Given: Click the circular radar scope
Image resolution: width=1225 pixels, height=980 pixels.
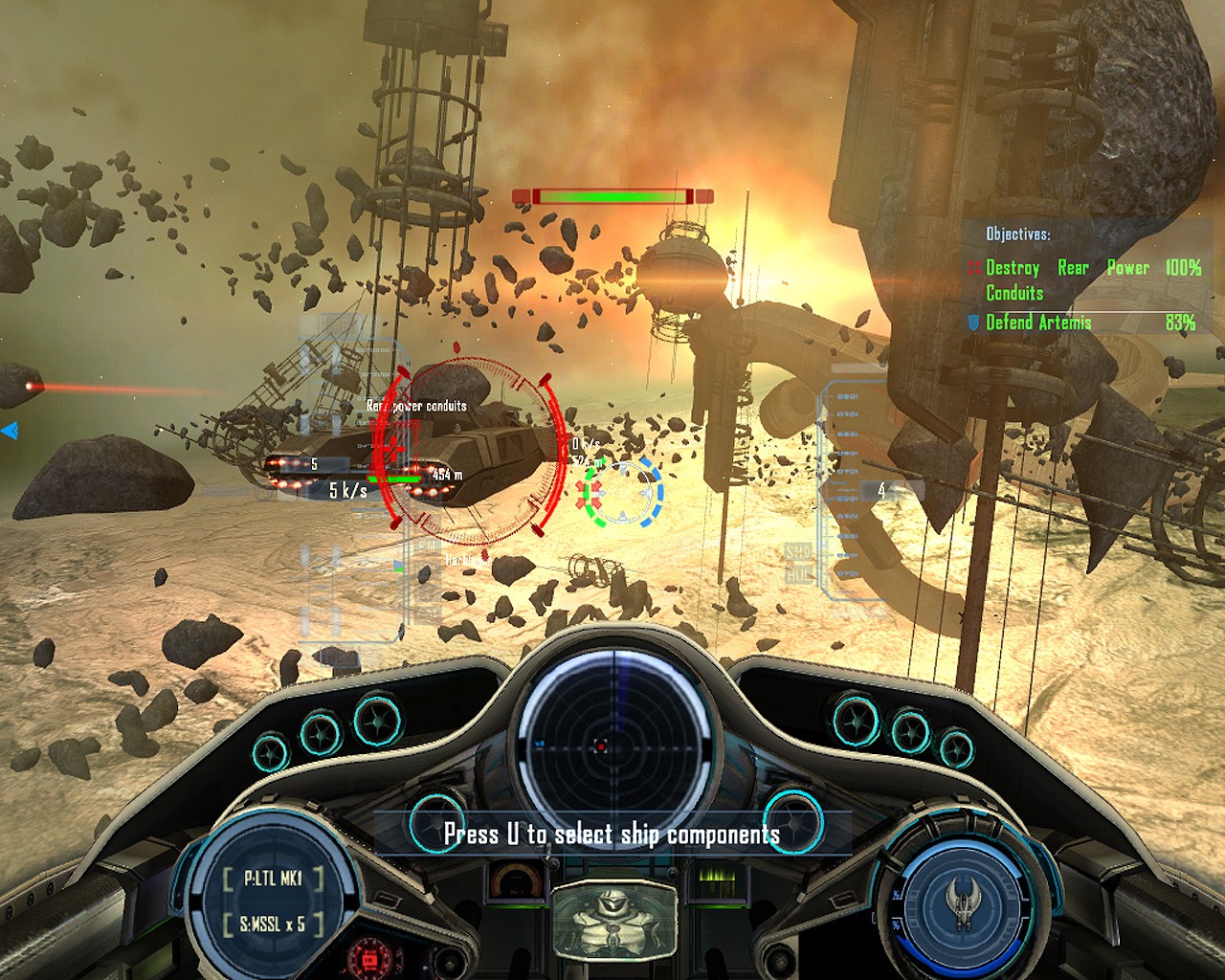Looking at the screenshot, I should click(601, 745).
